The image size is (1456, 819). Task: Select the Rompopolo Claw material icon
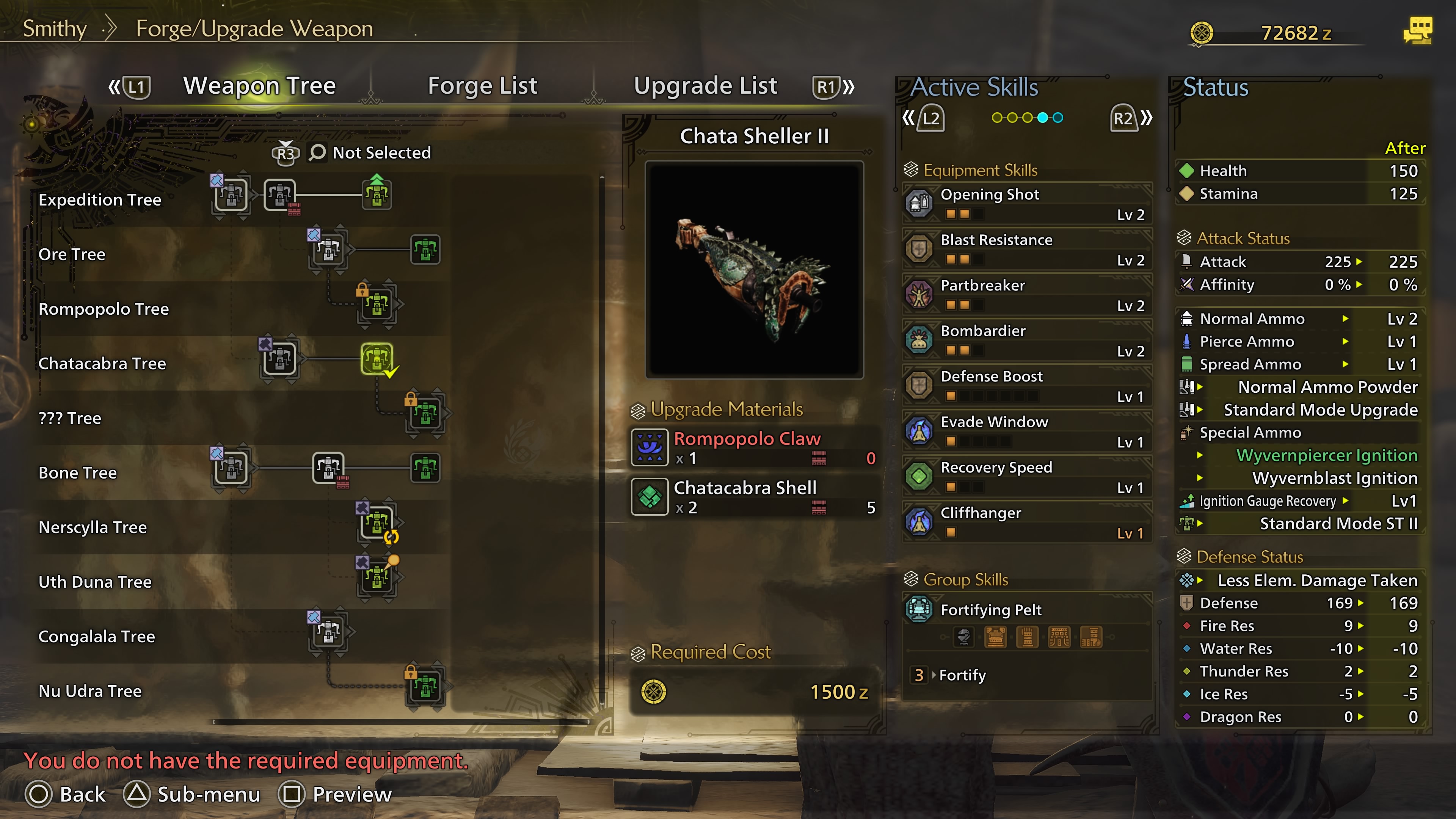[x=650, y=447]
